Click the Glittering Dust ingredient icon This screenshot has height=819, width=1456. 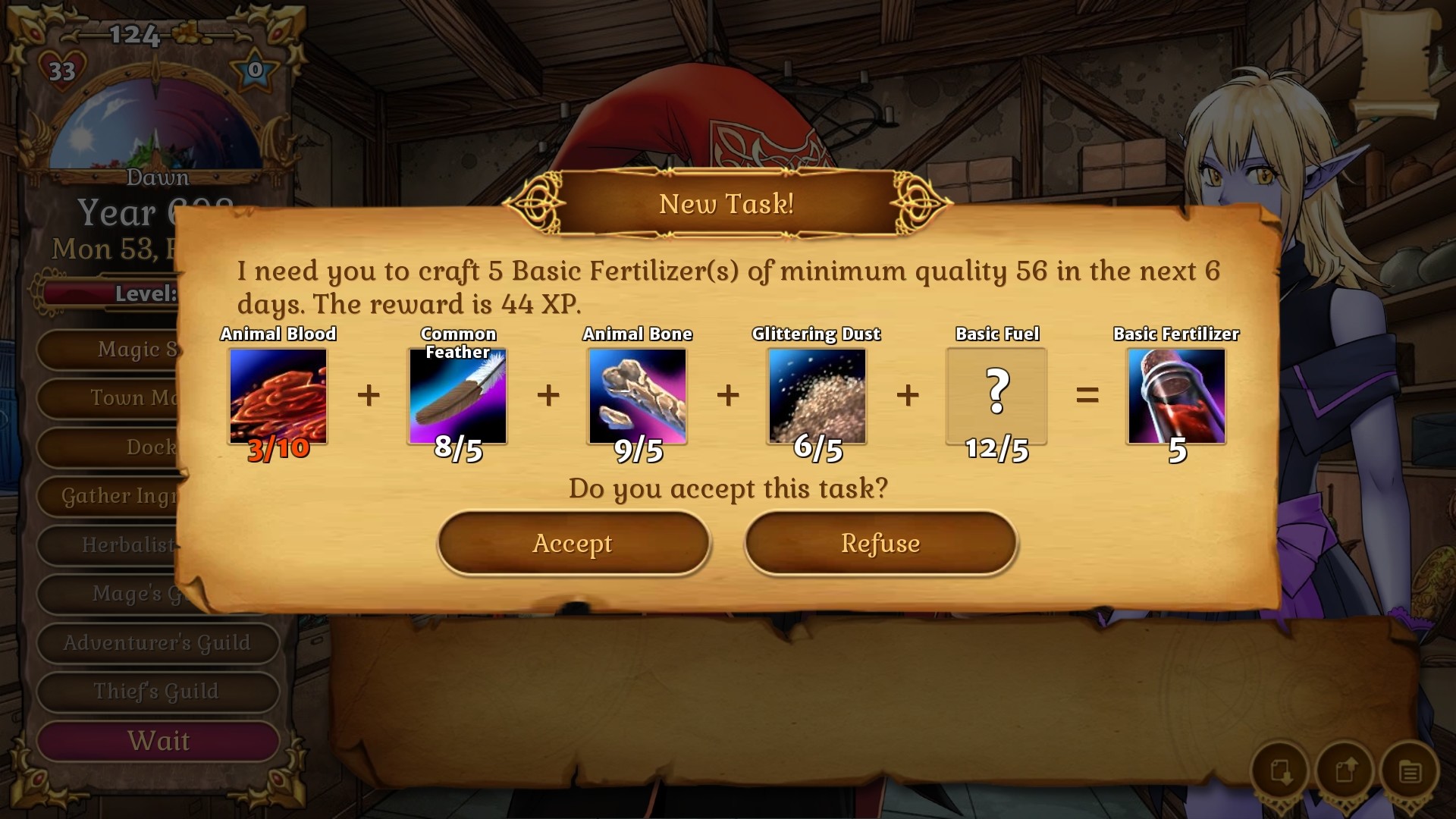817,397
